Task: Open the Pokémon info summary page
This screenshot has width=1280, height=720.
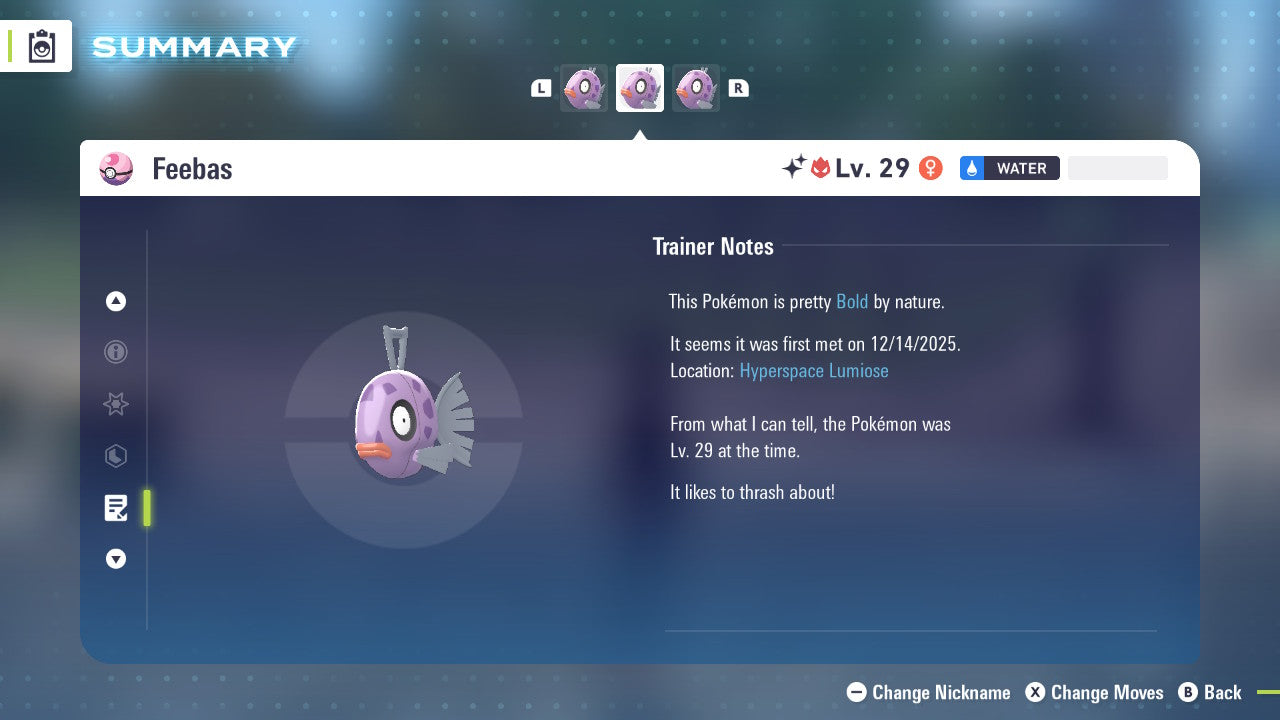Action: tap(115, 352)
